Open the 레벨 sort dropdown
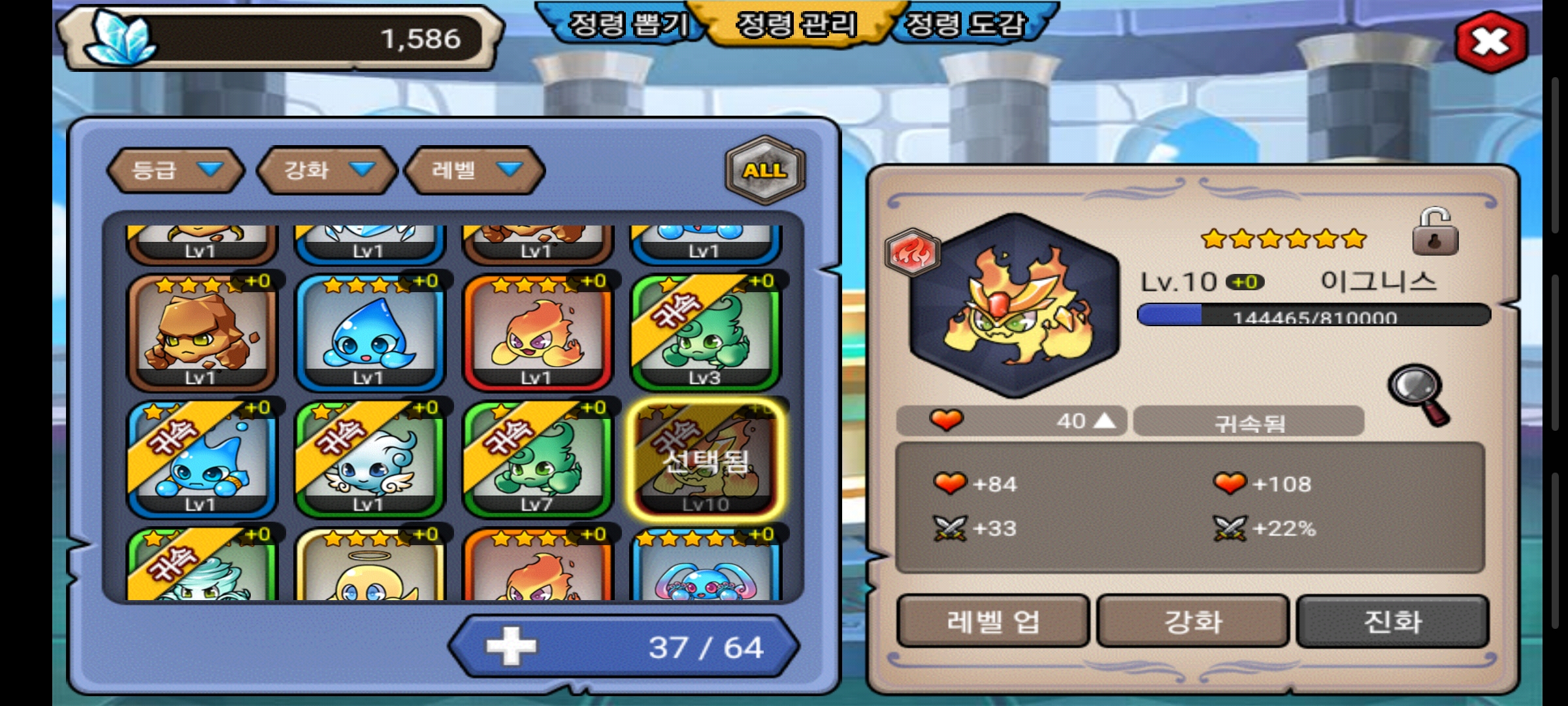 coord(475,171)
